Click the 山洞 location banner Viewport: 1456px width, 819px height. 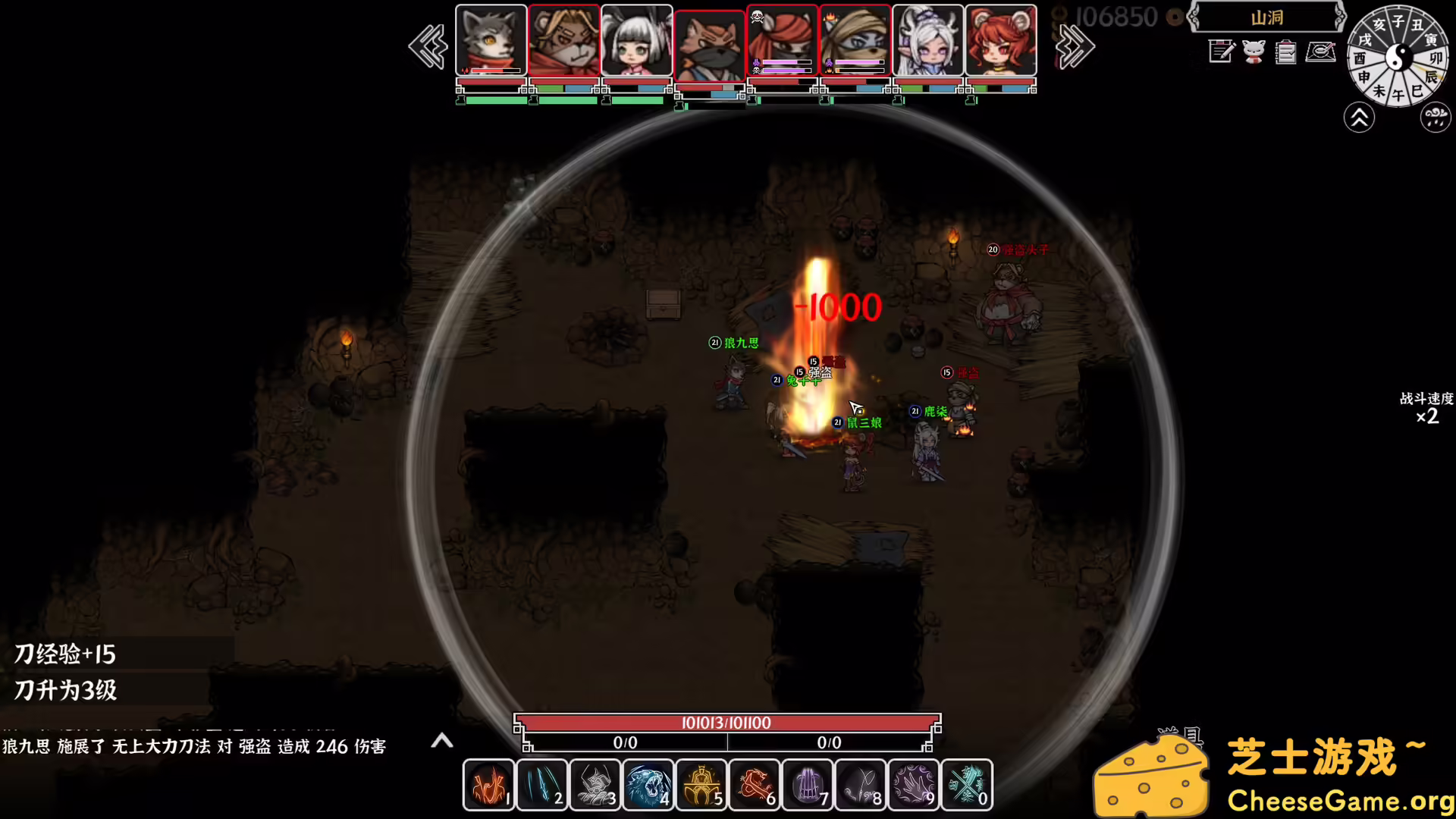click(1267, 17)
